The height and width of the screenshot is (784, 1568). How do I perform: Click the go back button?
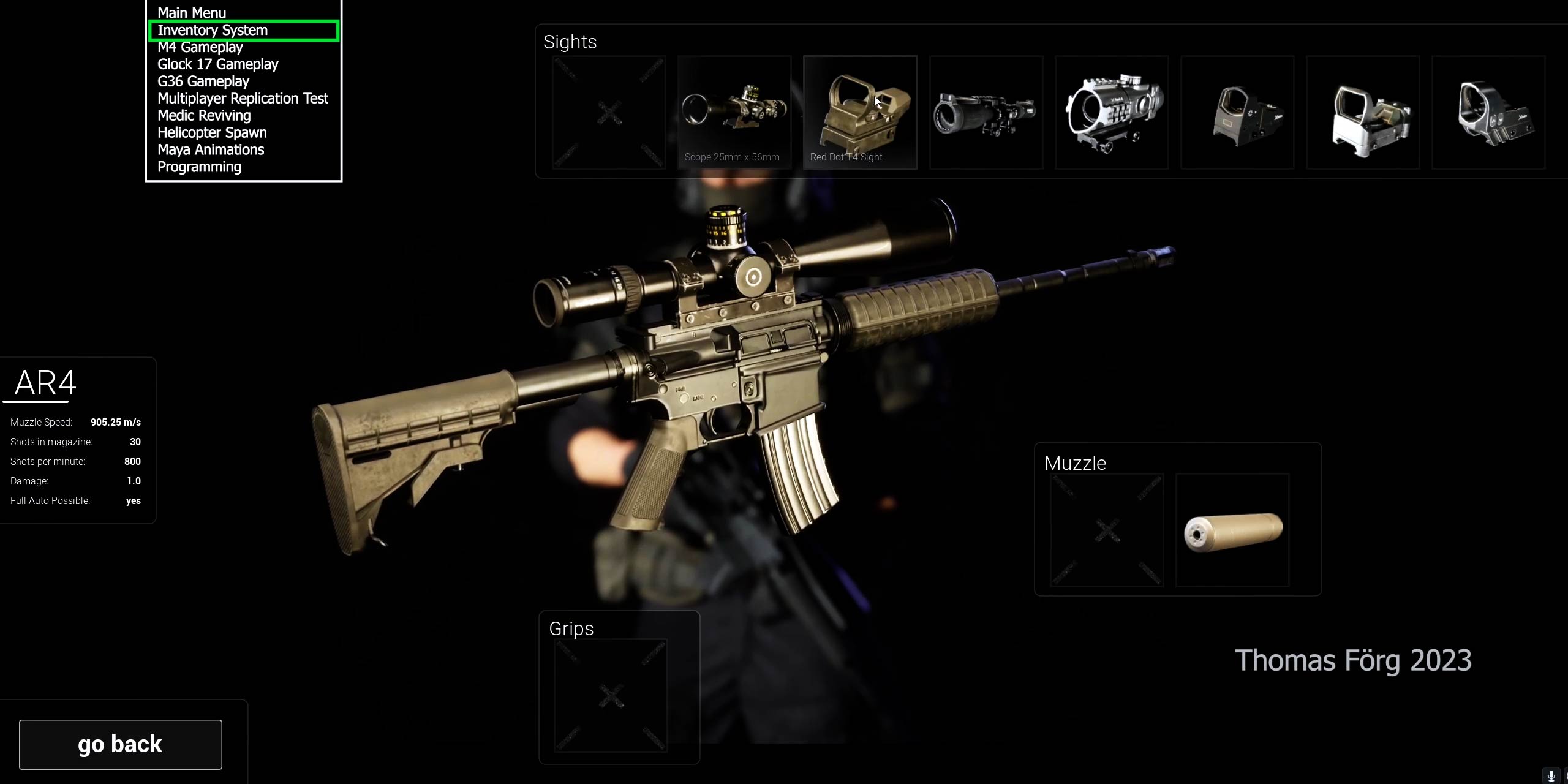tap(121, 745)
